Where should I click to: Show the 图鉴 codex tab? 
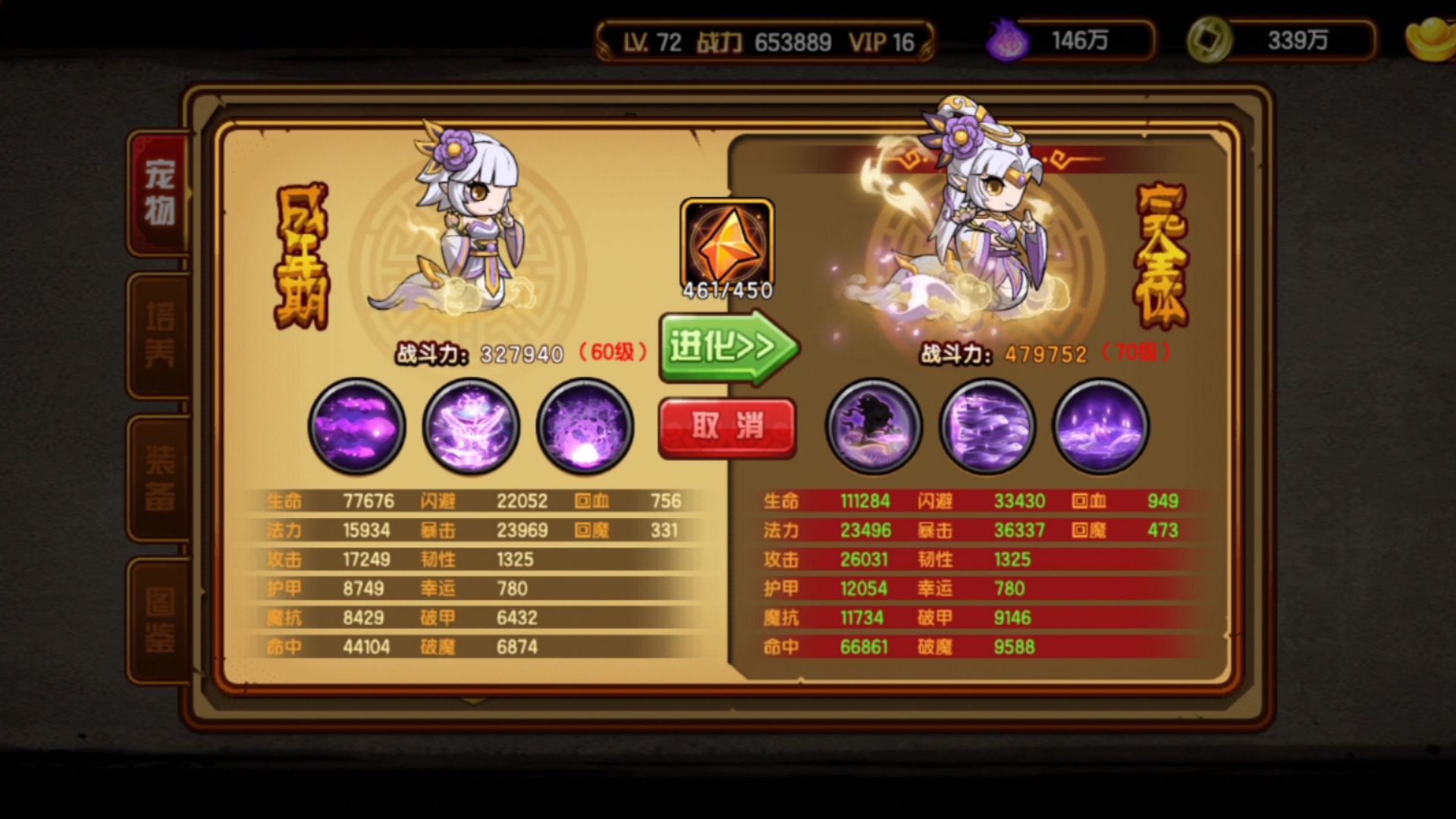[x=160, y=620]
